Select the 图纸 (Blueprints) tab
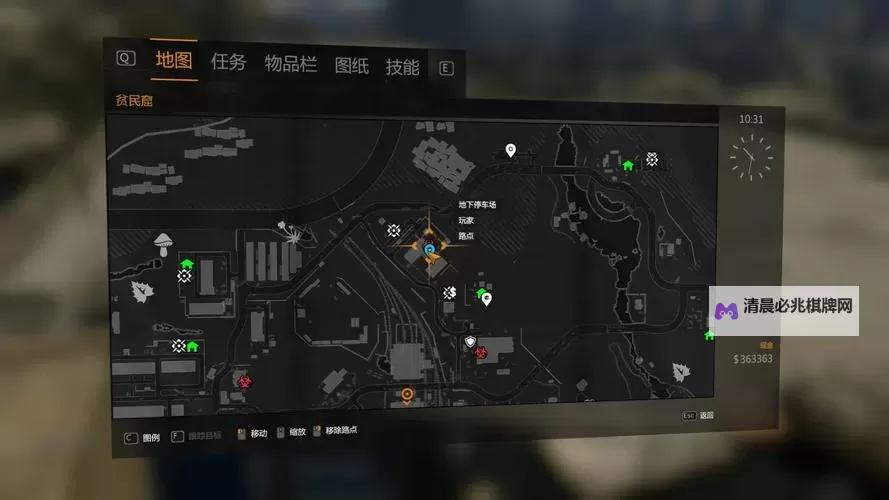Viewport: 889px width, 500px height. coord(351,66)
